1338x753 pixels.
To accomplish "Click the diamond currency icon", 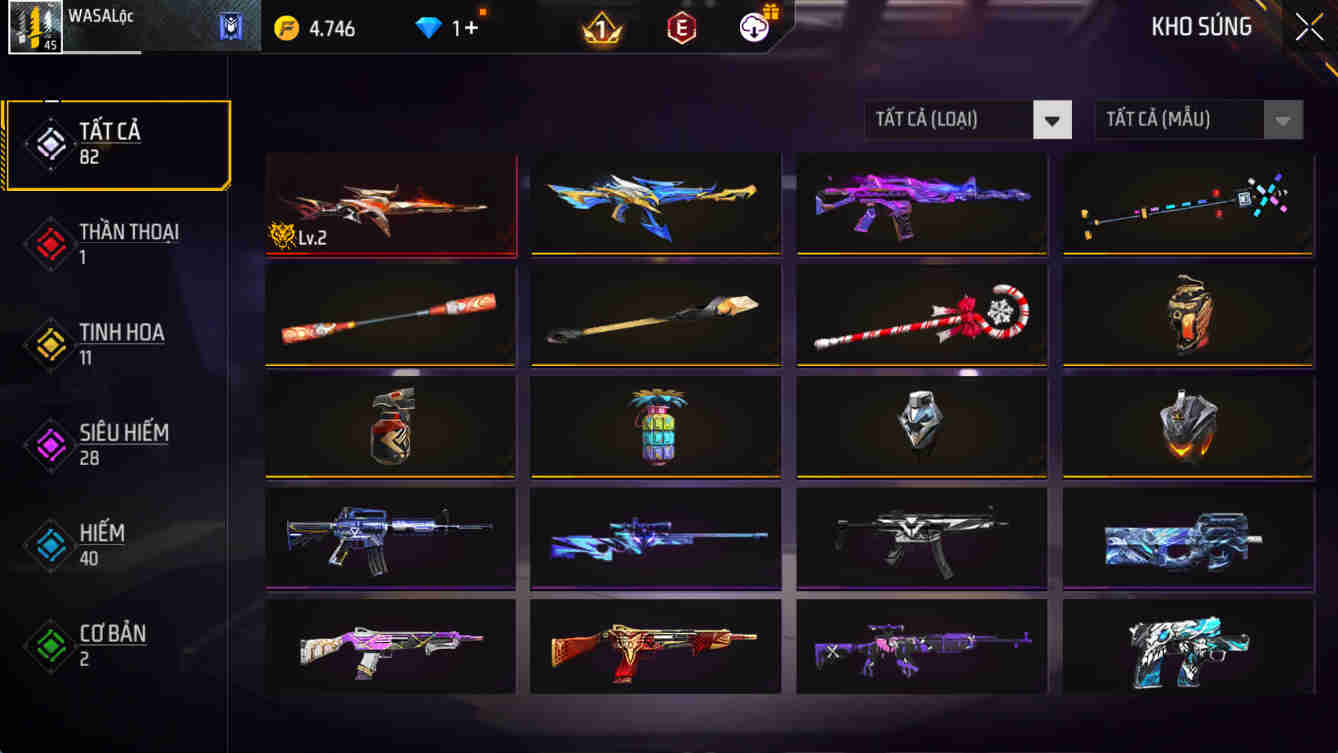I will 430,28.
